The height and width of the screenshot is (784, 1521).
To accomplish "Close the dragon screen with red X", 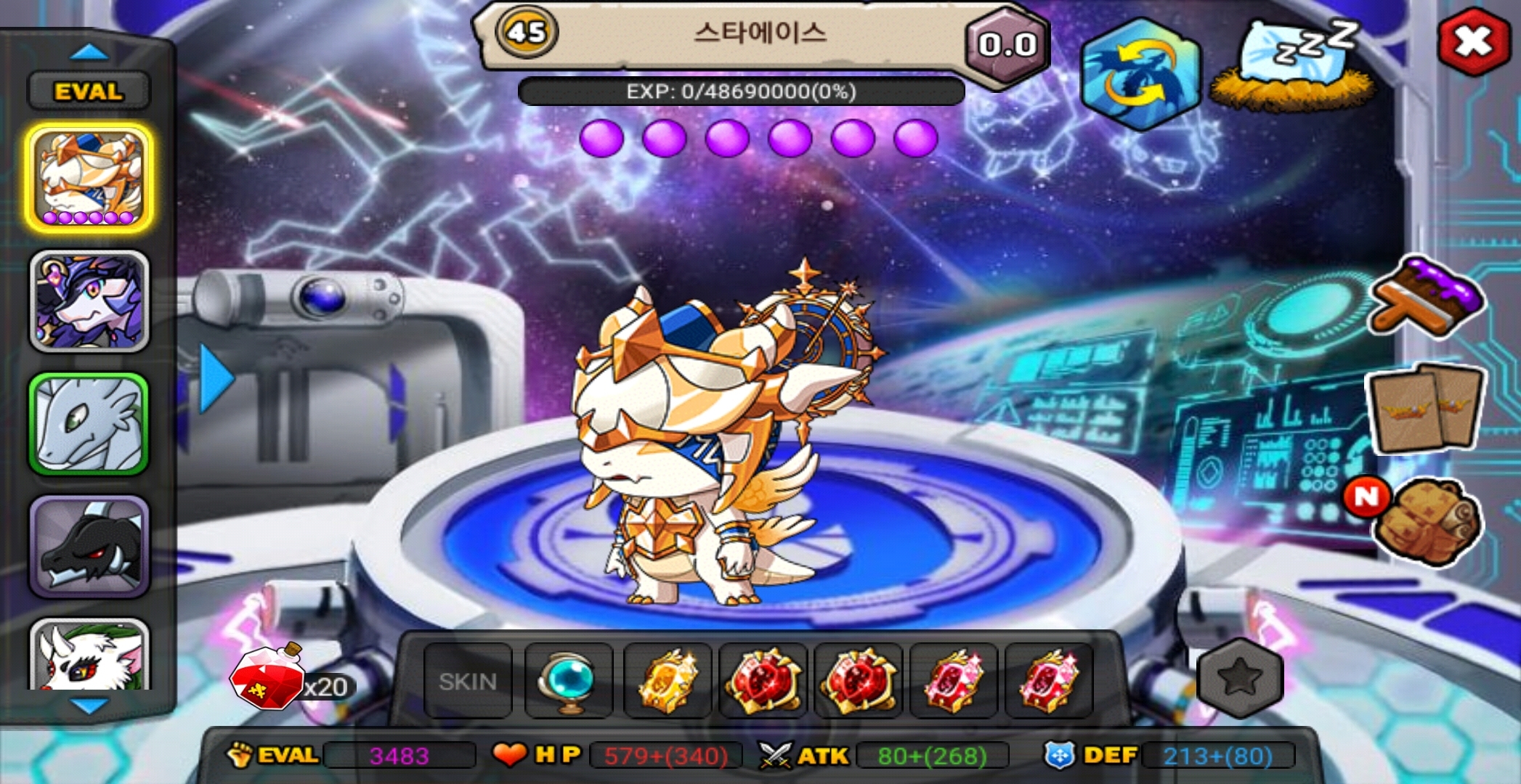I will tap(1472, 41).
